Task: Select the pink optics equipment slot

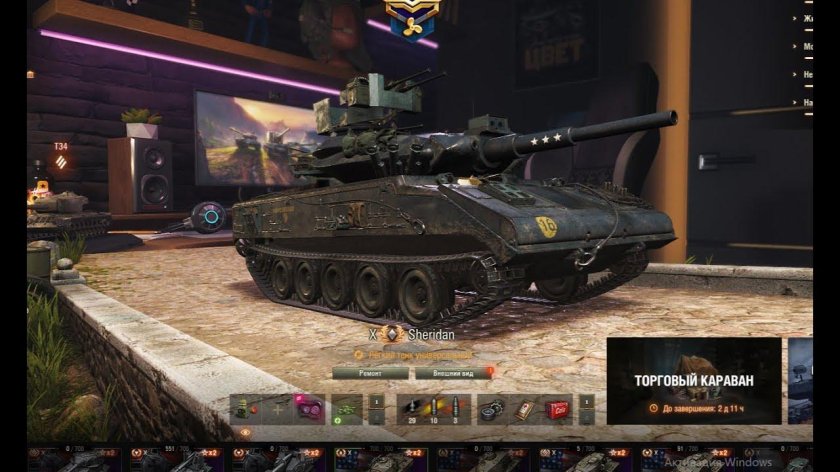Action: tap(309, 409)
